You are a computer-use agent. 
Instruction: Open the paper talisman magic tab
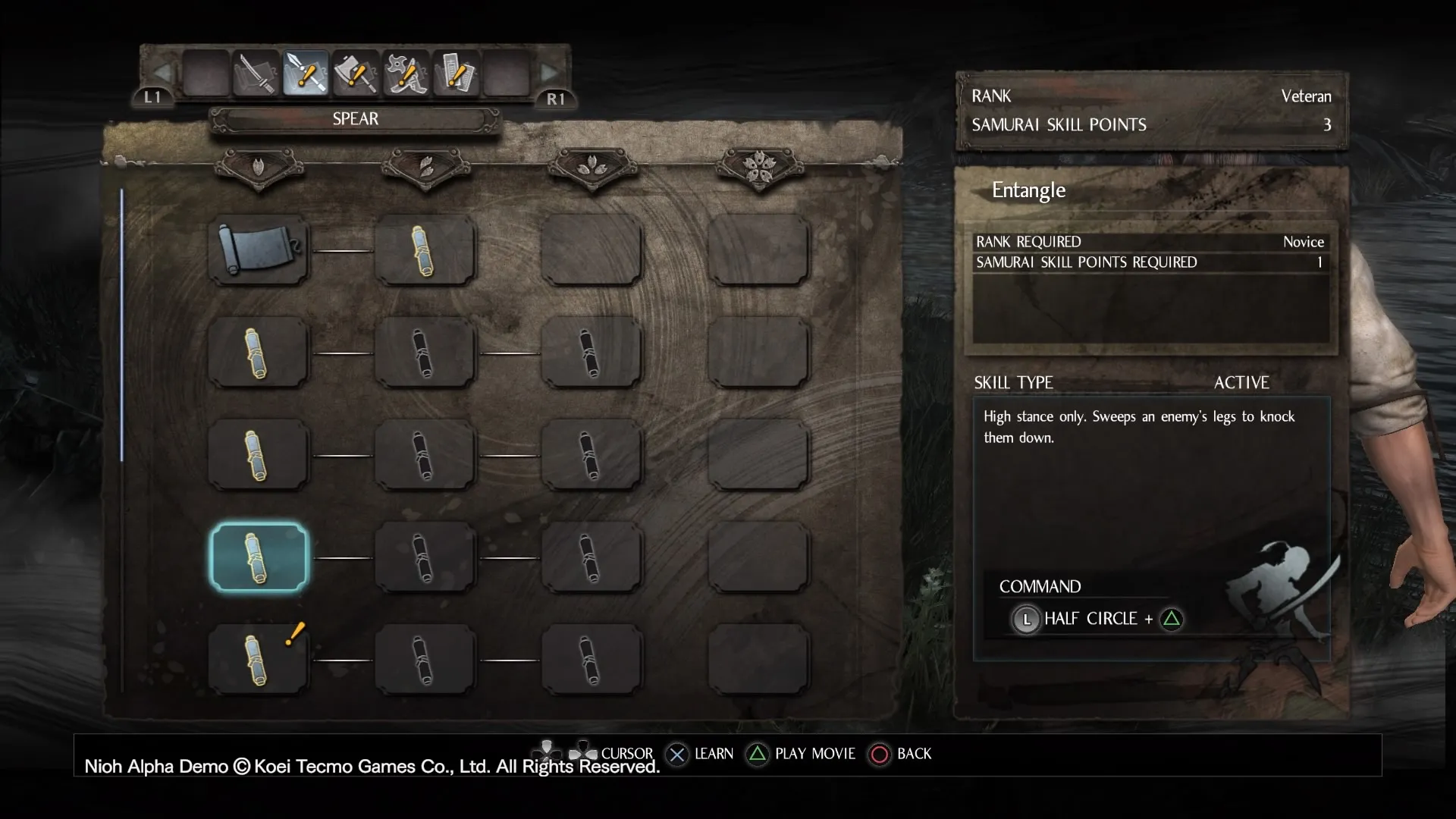tap(456, 74)
